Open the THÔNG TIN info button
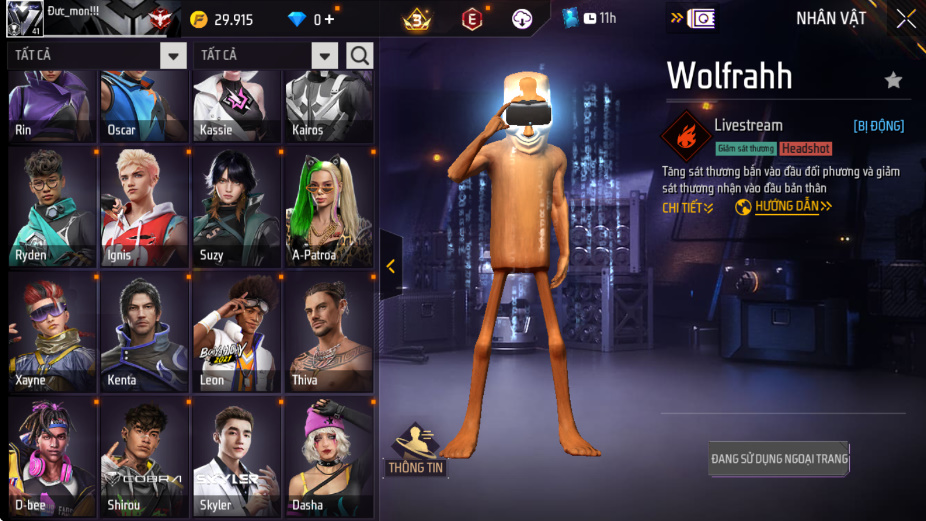Viewport: 926px width, 521px height. tap(415, 451)
